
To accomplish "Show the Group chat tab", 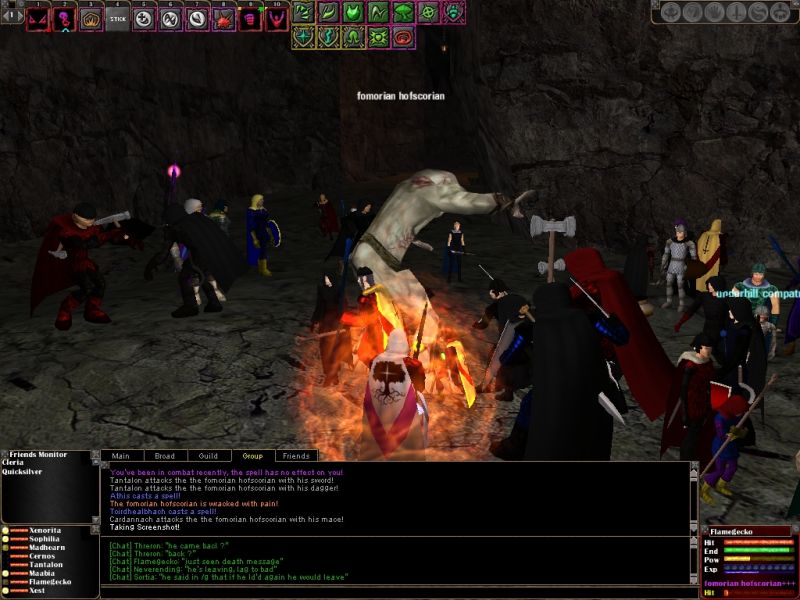I will (x=252, y=456).
